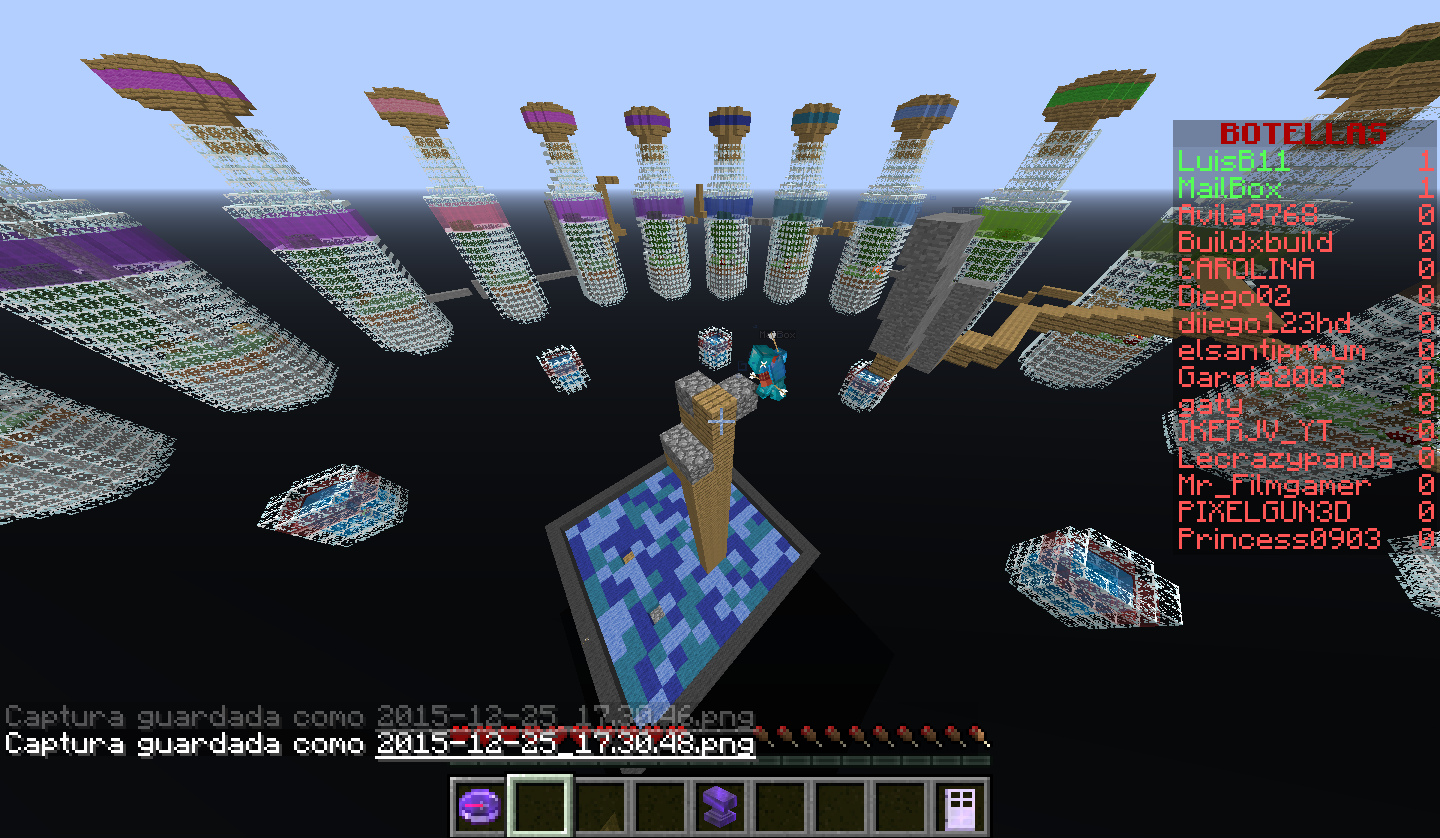Select the iron door hotbar slot
The image size is (1440, 838).
[x=959, y=806]
